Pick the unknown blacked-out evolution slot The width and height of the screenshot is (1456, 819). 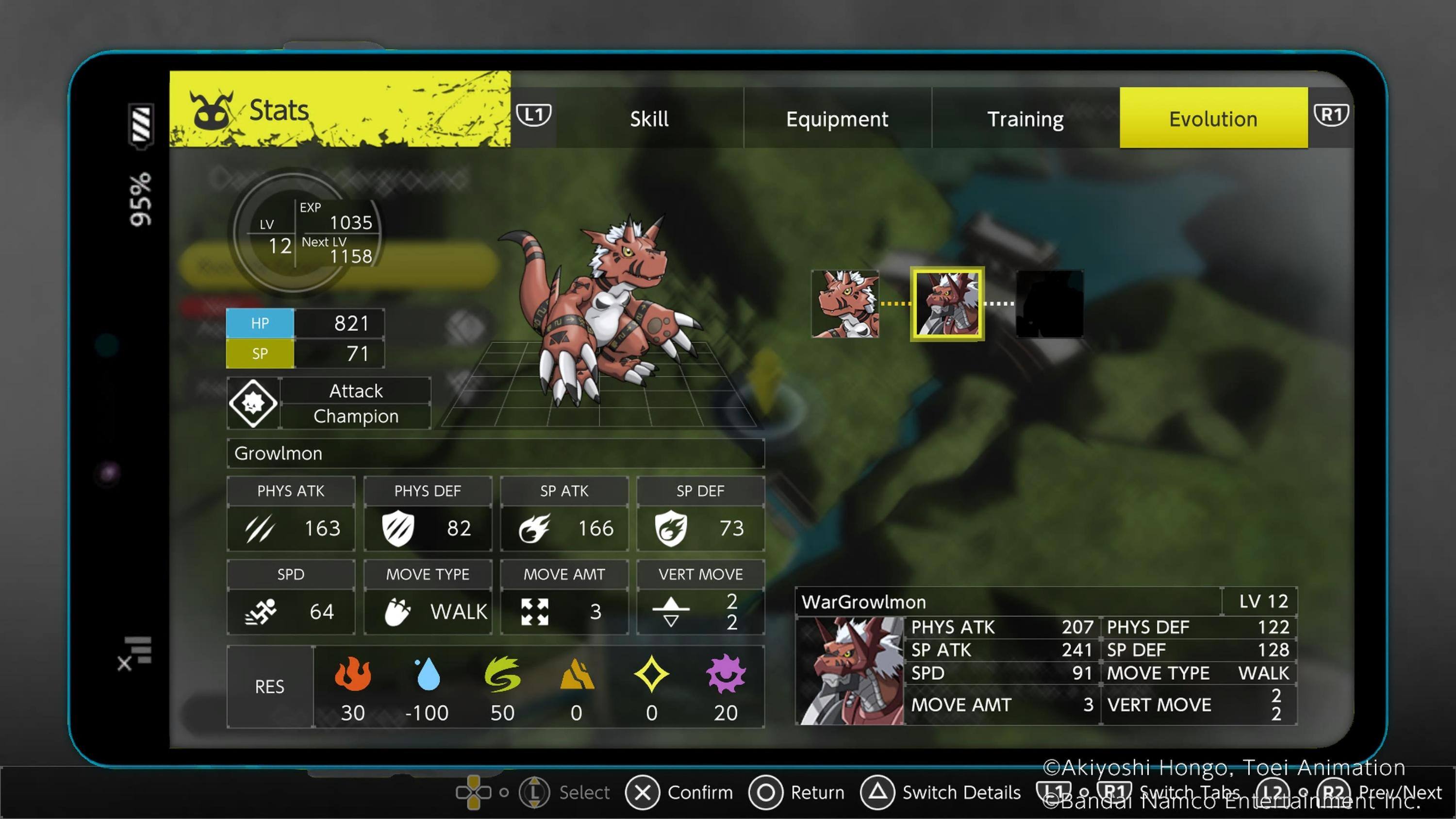[1050, 304]
